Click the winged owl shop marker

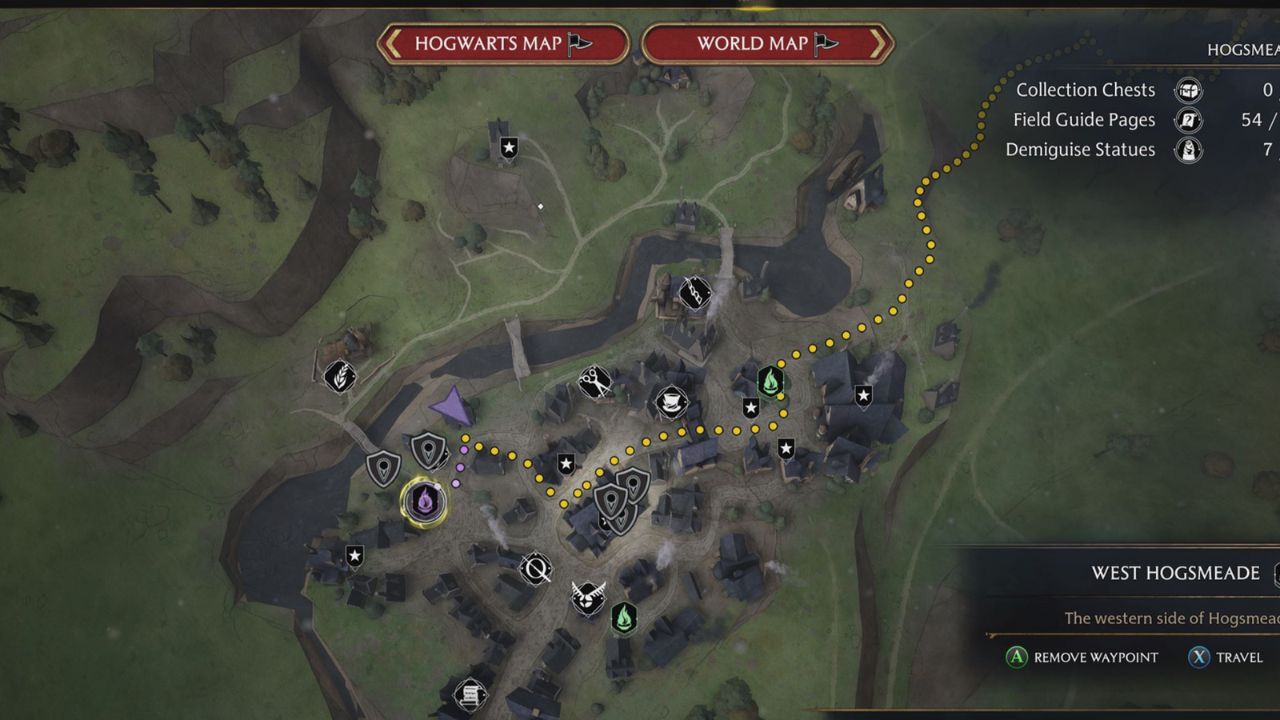click(587, 597)
